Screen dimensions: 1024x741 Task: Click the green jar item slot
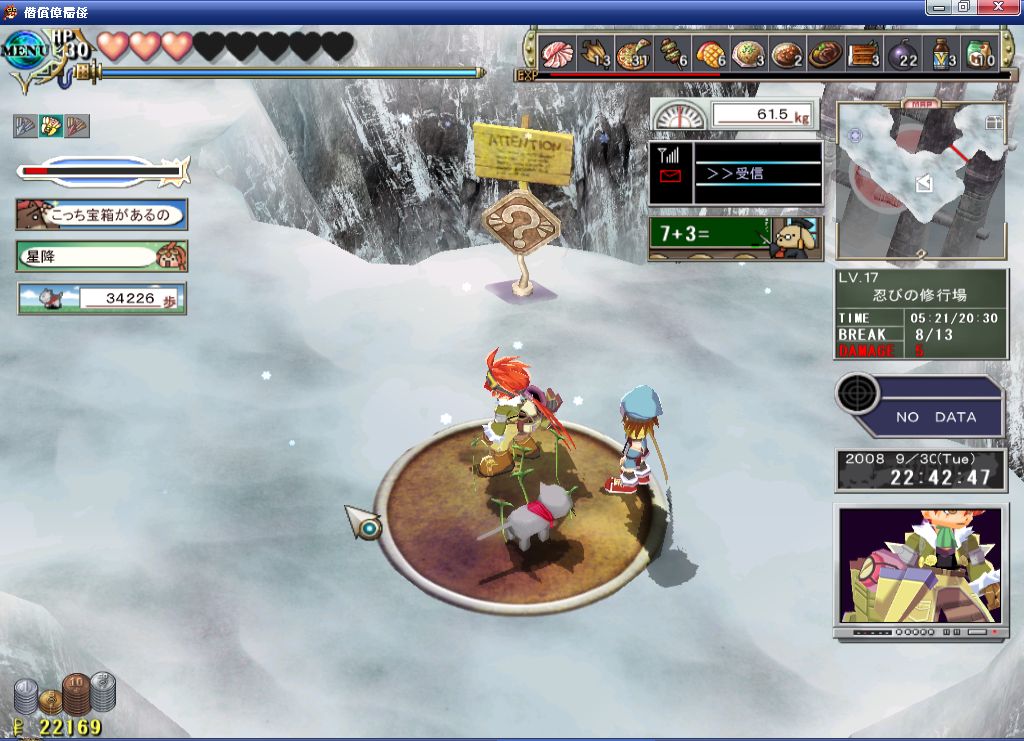click(x=979, y=53)
